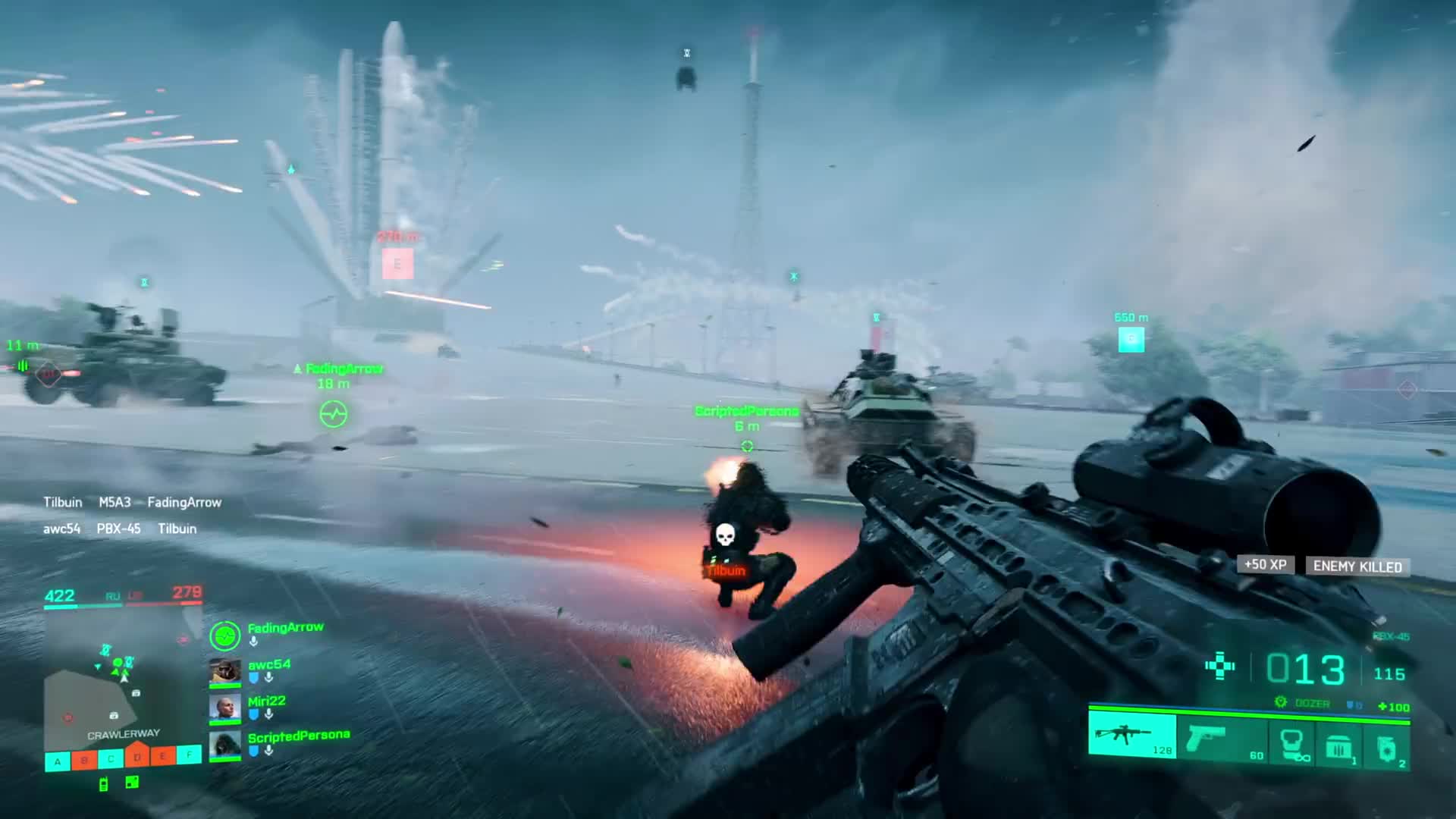1456x819 pixels.
Task: Select capture point F on the objective bar
Action: (x=190, y=754)
